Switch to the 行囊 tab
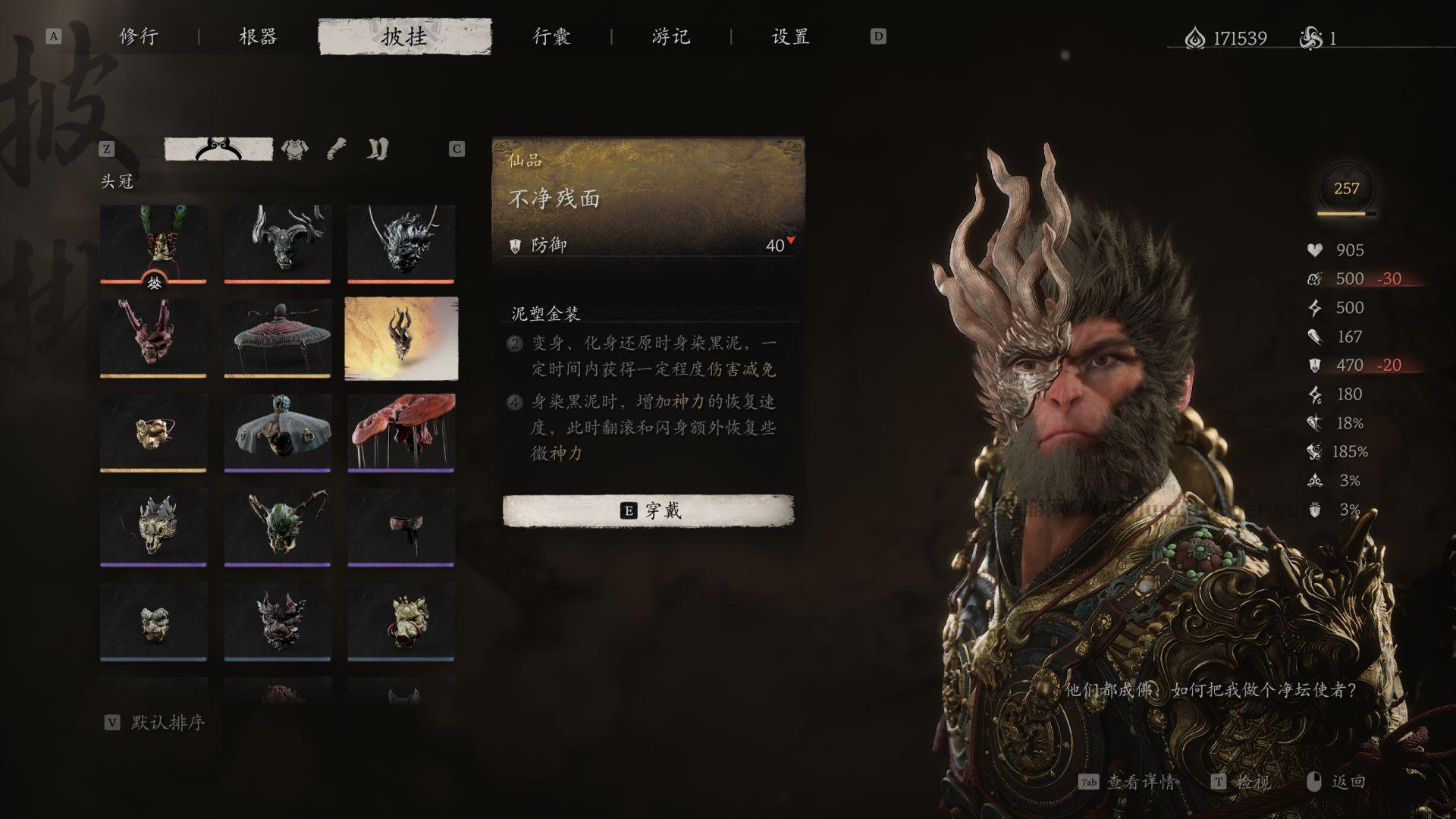The width and height of the screenshot is (1456, 819). point(552,36)
